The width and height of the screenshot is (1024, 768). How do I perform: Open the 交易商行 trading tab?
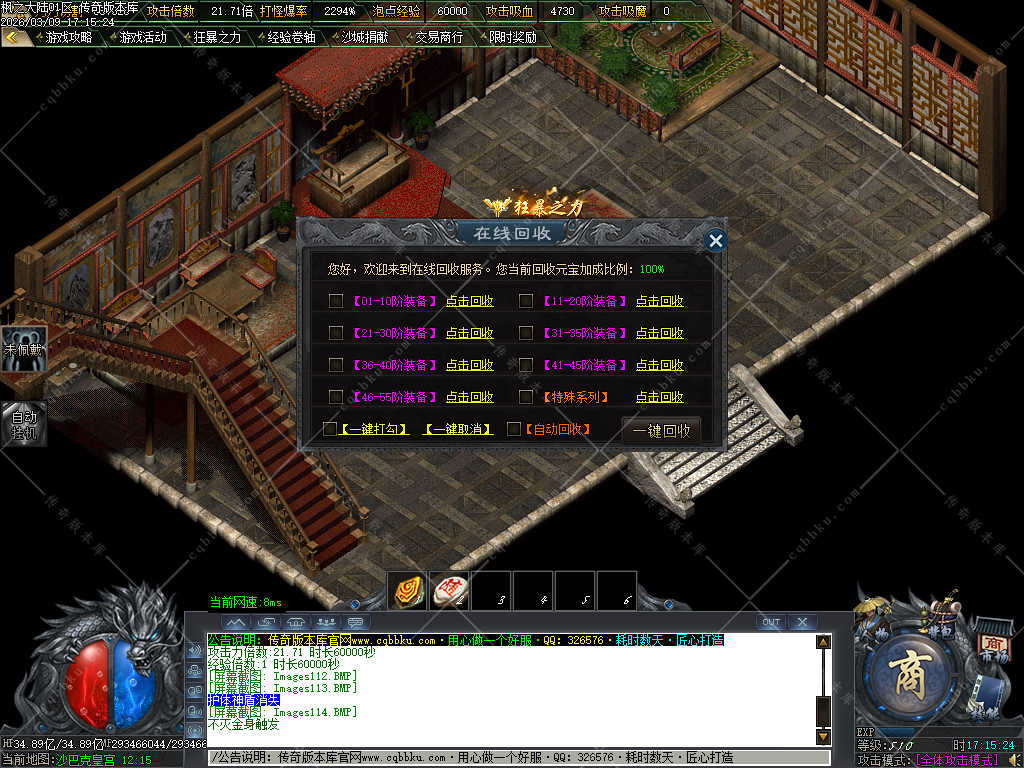click(439, 37)
